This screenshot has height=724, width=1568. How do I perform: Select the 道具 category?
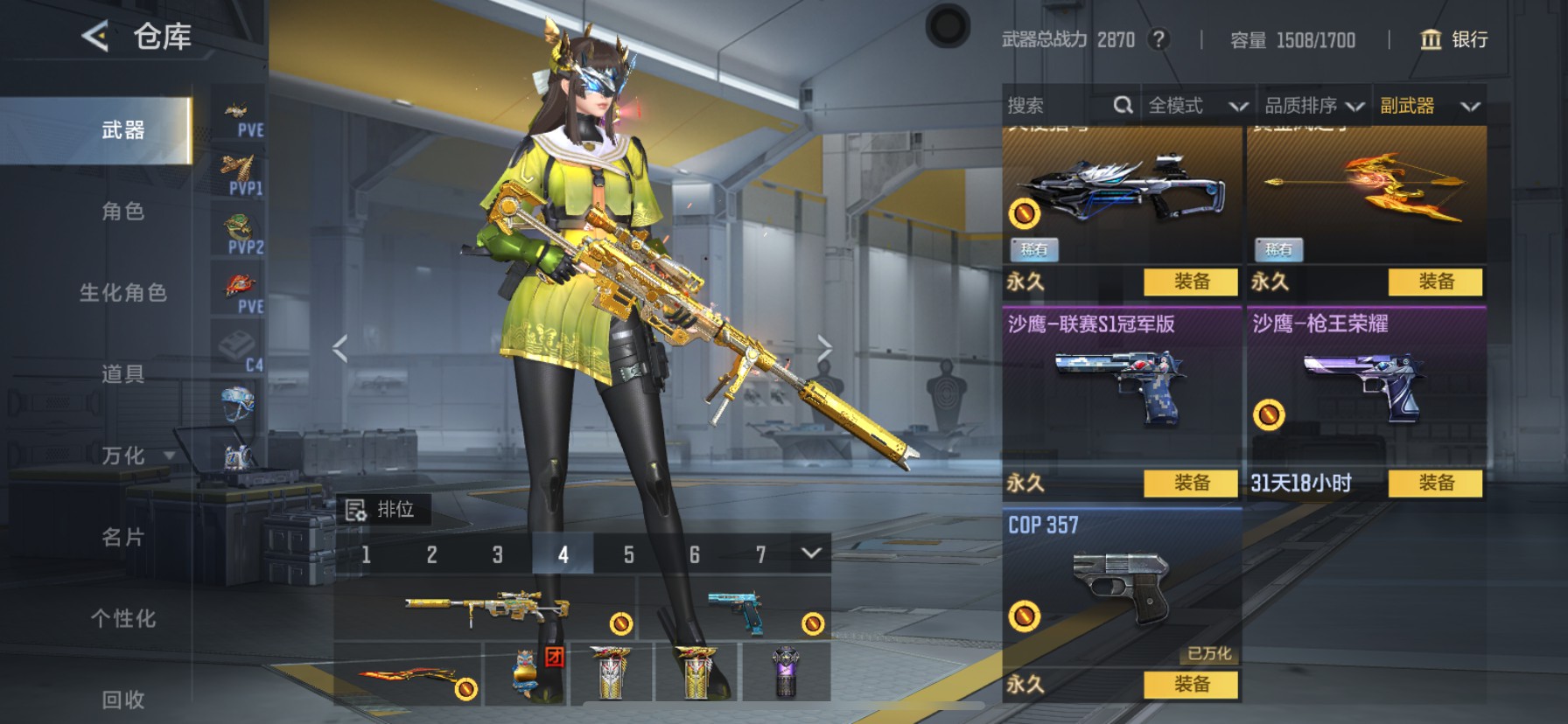[122, 374]
